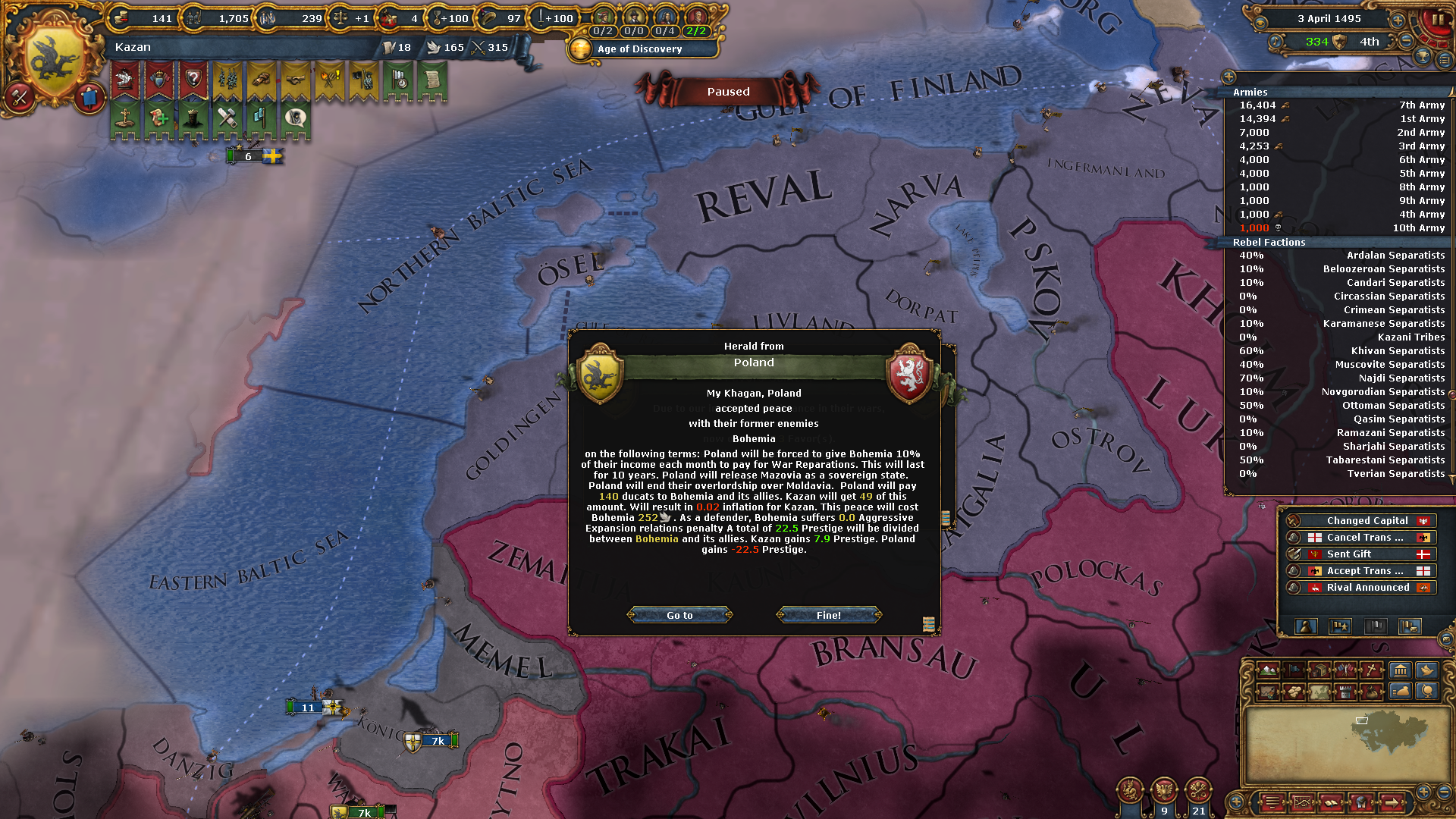This screenshot has height=819, width=1456.
Task: Increase game speed with the plus arrow
Action: point(1398,20)
